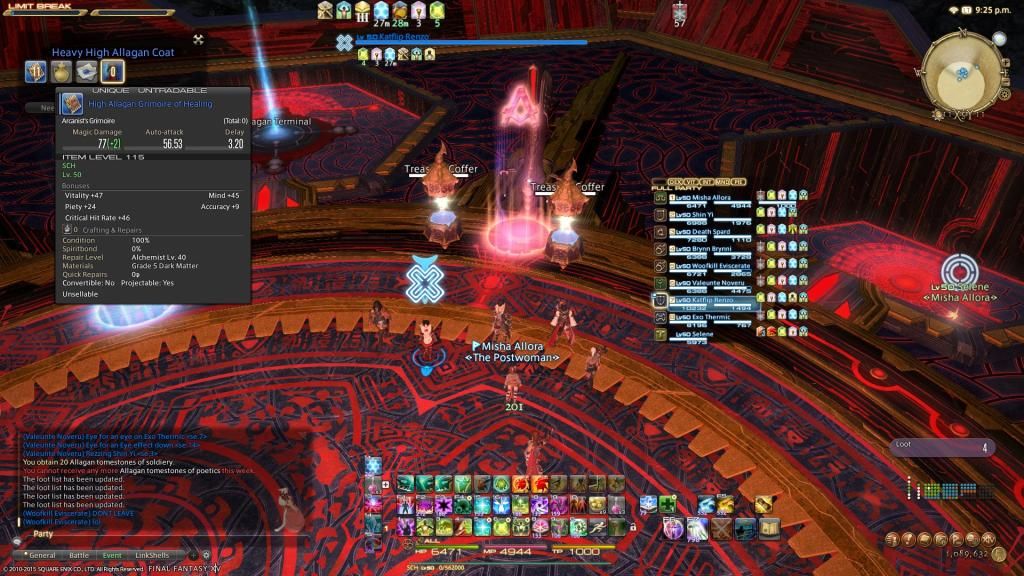
Task: Close the loot window
Action: click(198, 40)
